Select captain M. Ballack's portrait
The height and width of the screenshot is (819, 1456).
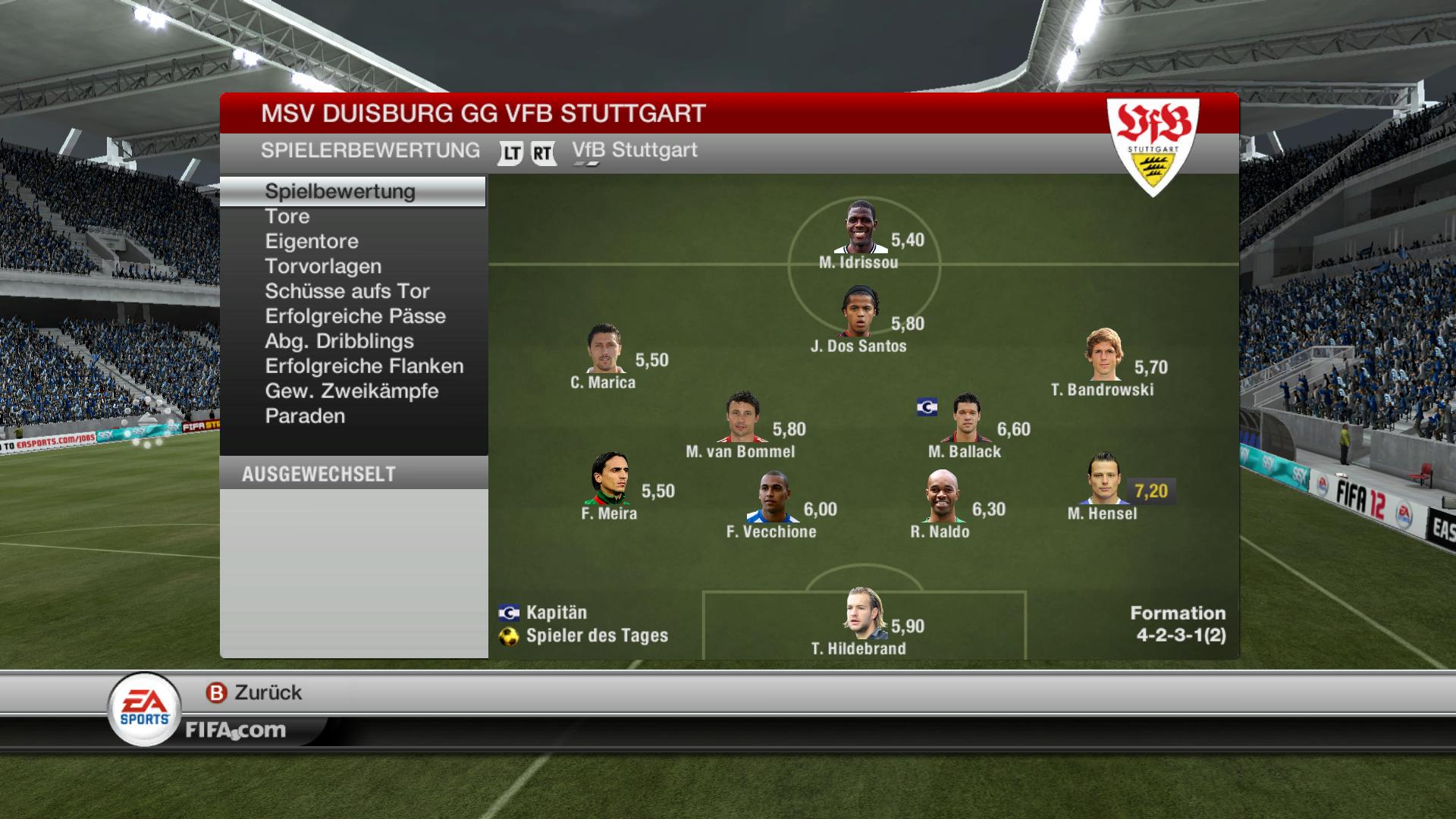(x=966, y=417)
